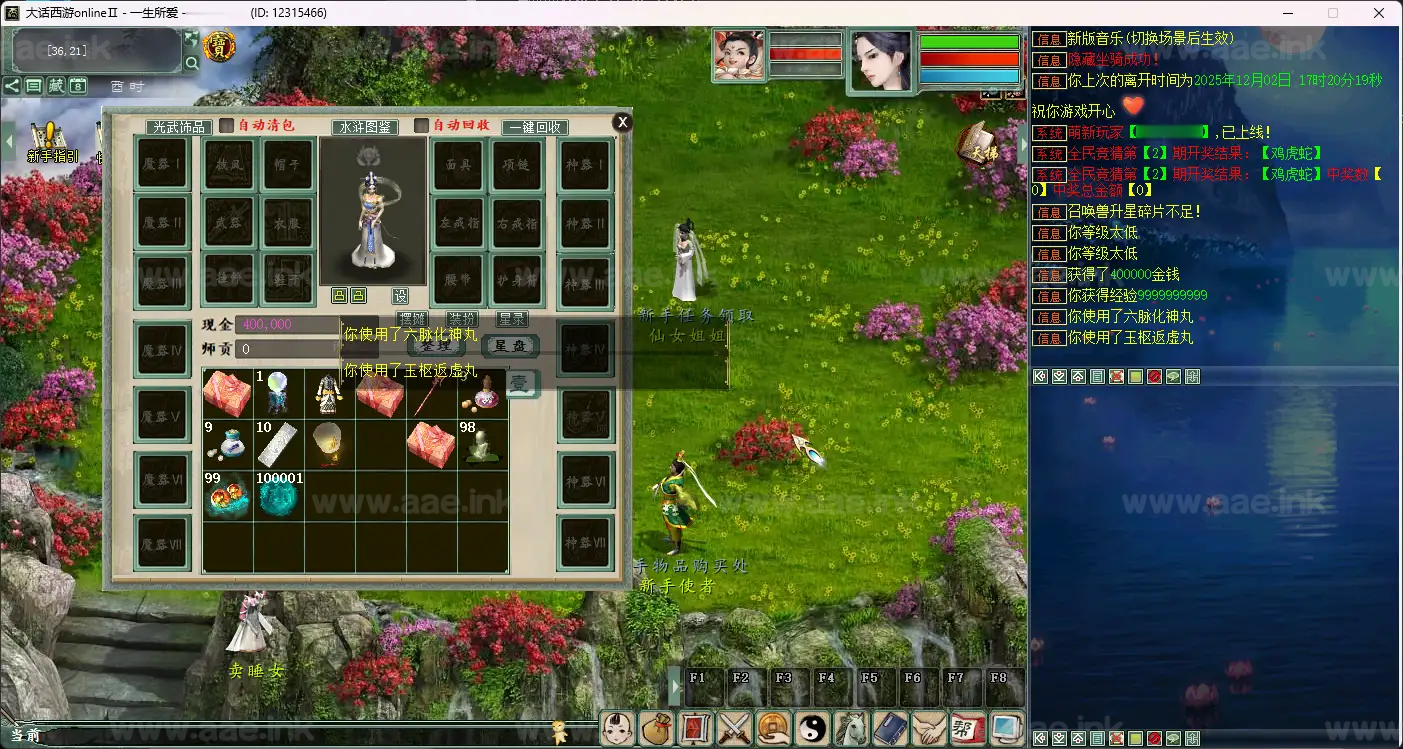The image size is (1403, 749).
Task: Select the pink potion flask item
Action: (482, 394)
